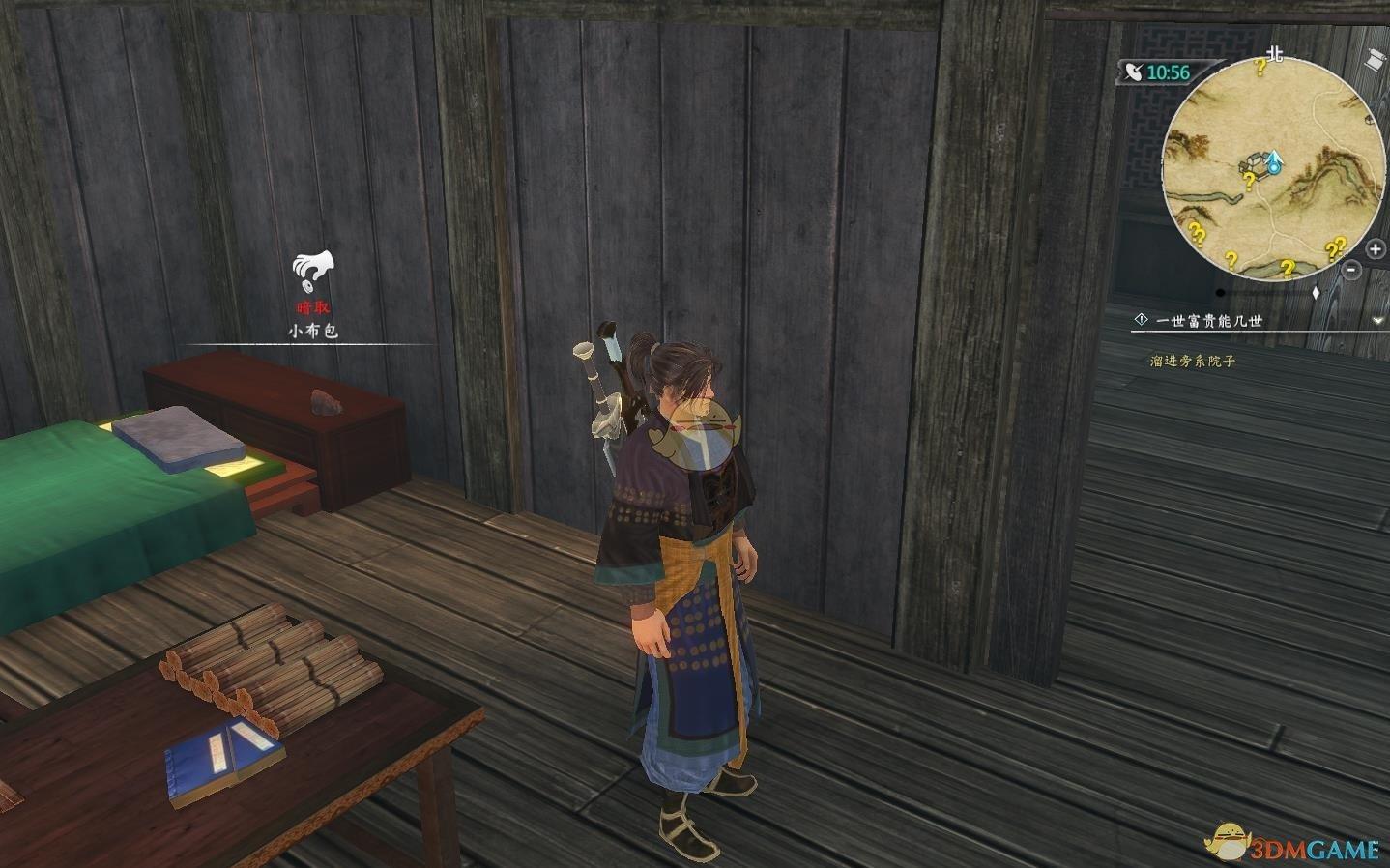The image size is (1390, 868).
Task: Select the question mark beside the minimap building
Action: click(x=1249, y=181)
